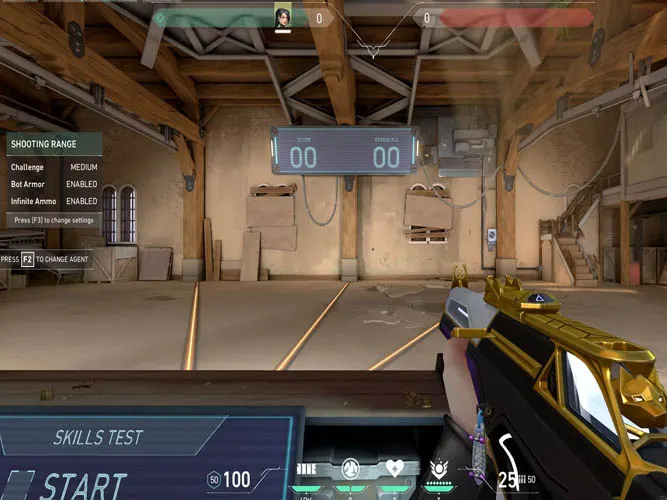Trigger the Resurrection ultimate ability icon
667x500 pixels.
tap(438, 468)
